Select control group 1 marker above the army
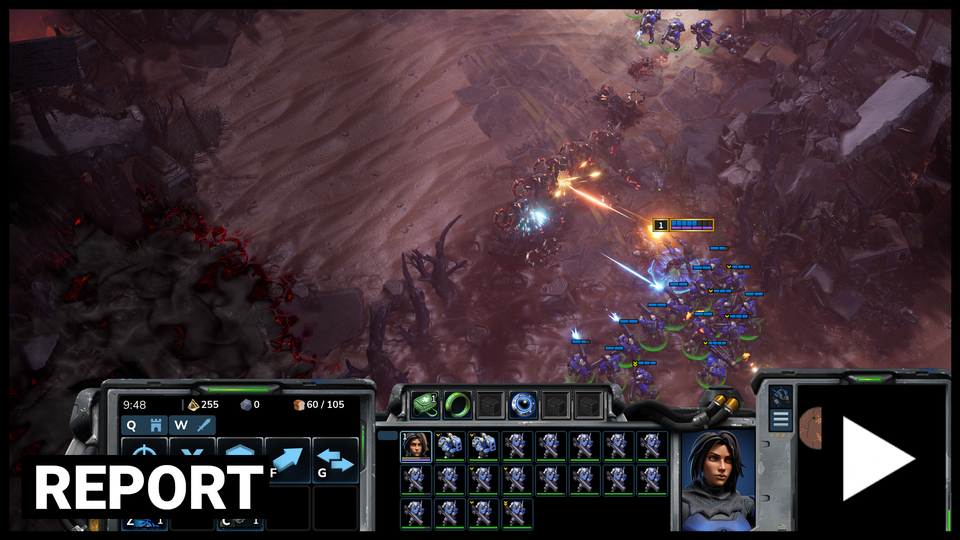The width and height of the screenshot is (960, 540). click(660, 226)
